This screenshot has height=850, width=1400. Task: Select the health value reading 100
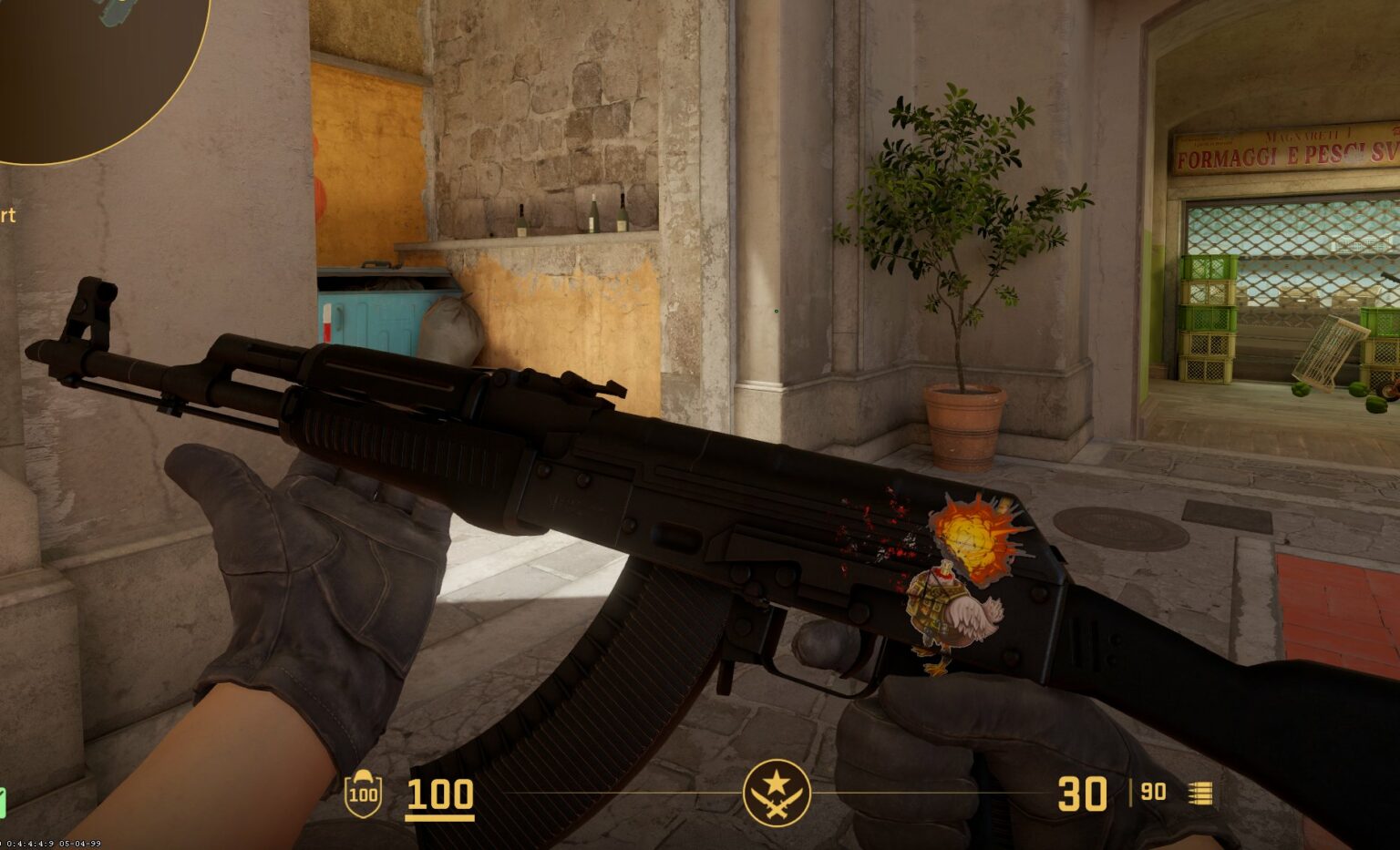(440, 795)
